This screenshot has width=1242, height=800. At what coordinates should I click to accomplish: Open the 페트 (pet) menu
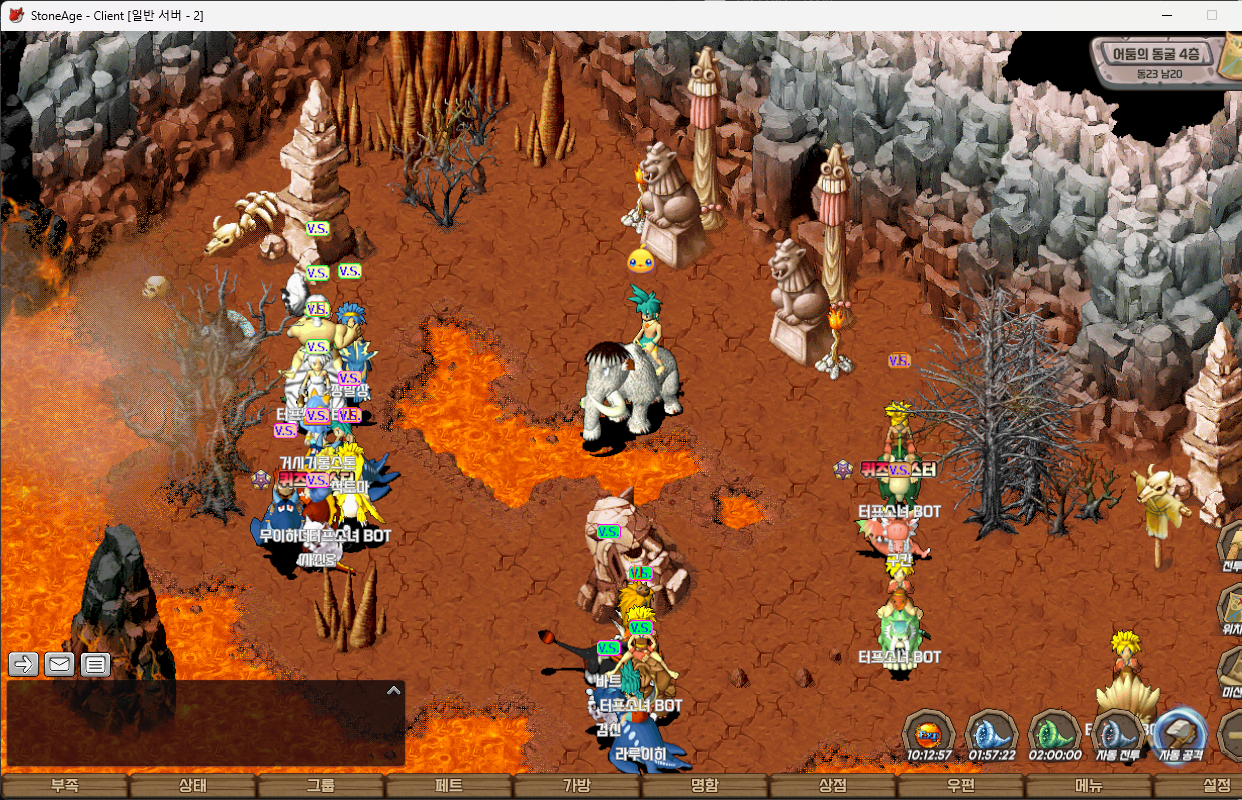pyautogui.click(x=448, y=786)
